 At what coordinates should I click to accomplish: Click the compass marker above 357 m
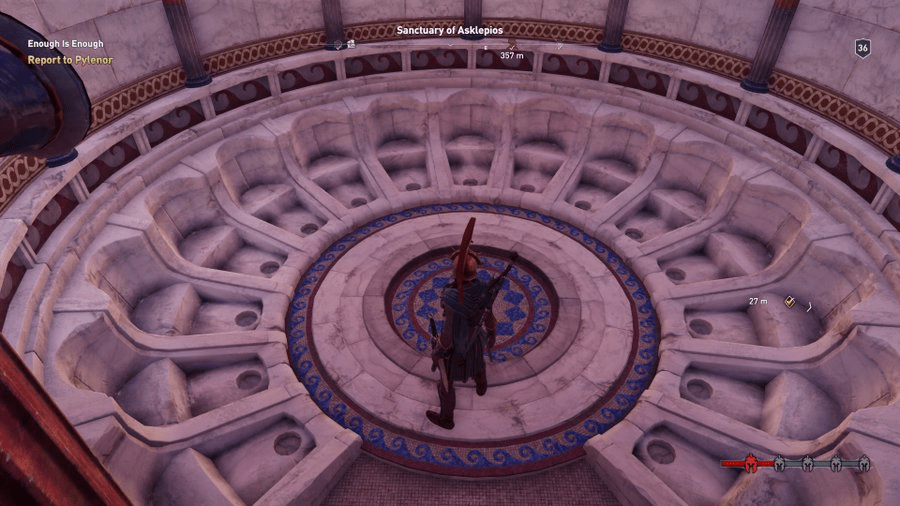[x=512, y=45]
